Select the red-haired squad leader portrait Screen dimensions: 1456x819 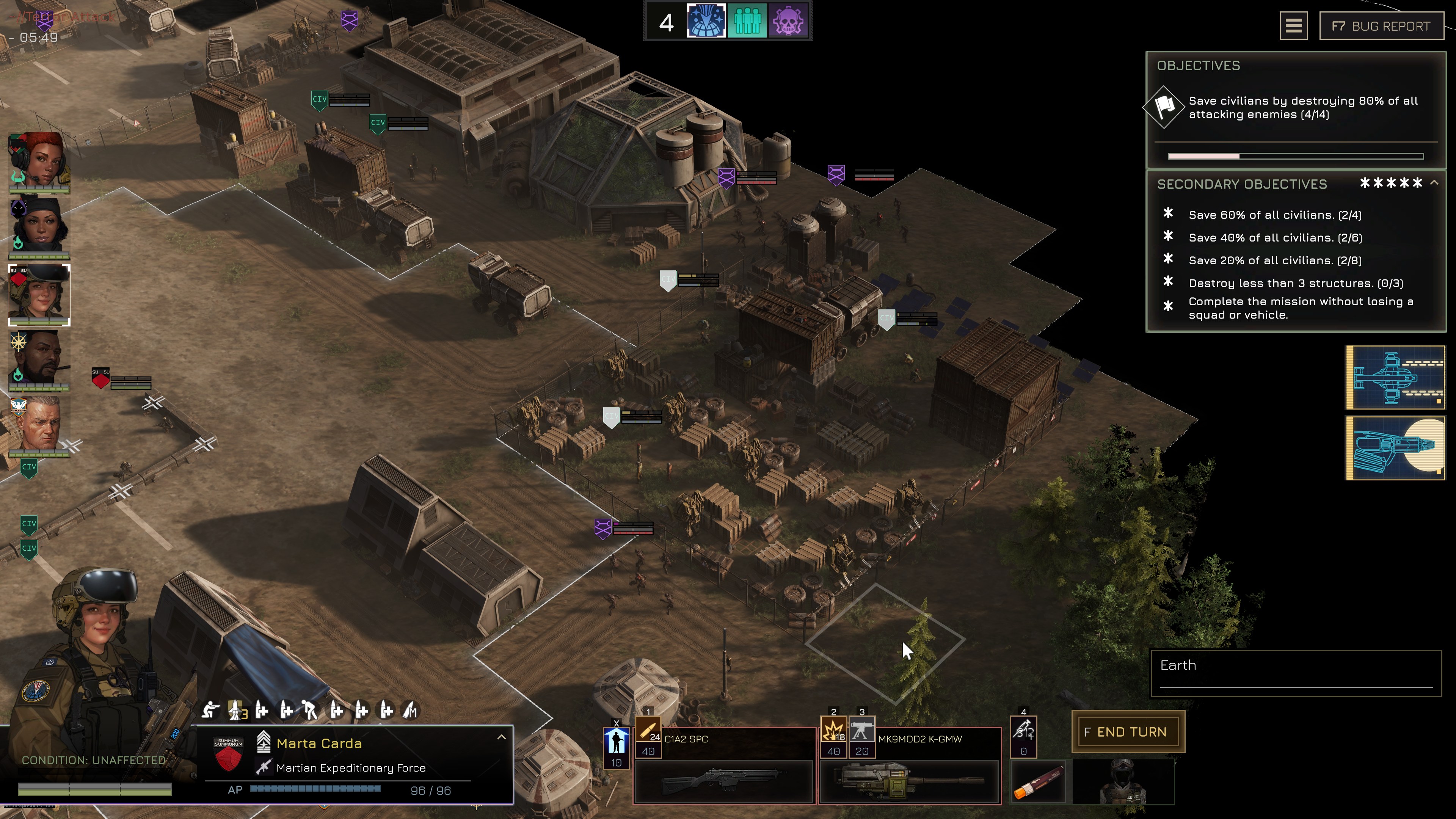coord(39,162)
